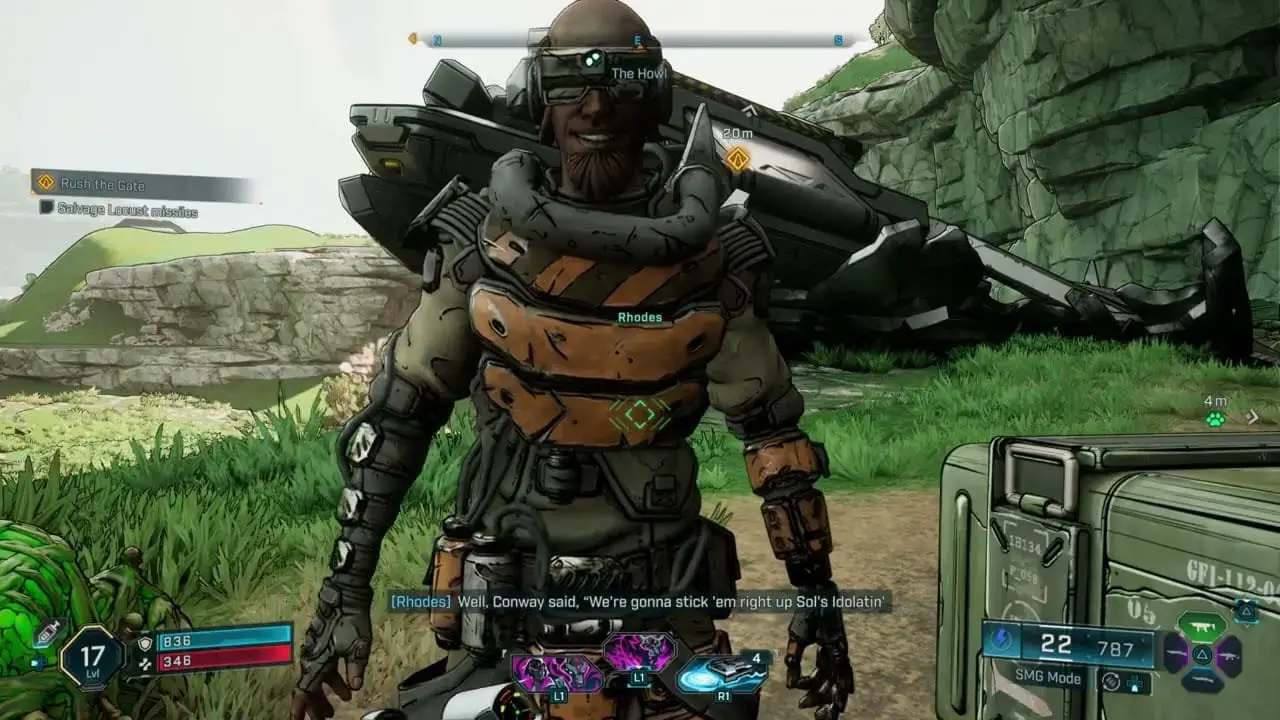Switch to the right purple rifle slot
The height and width of the screenshot is (720, 1280).
click(1229, 656)
